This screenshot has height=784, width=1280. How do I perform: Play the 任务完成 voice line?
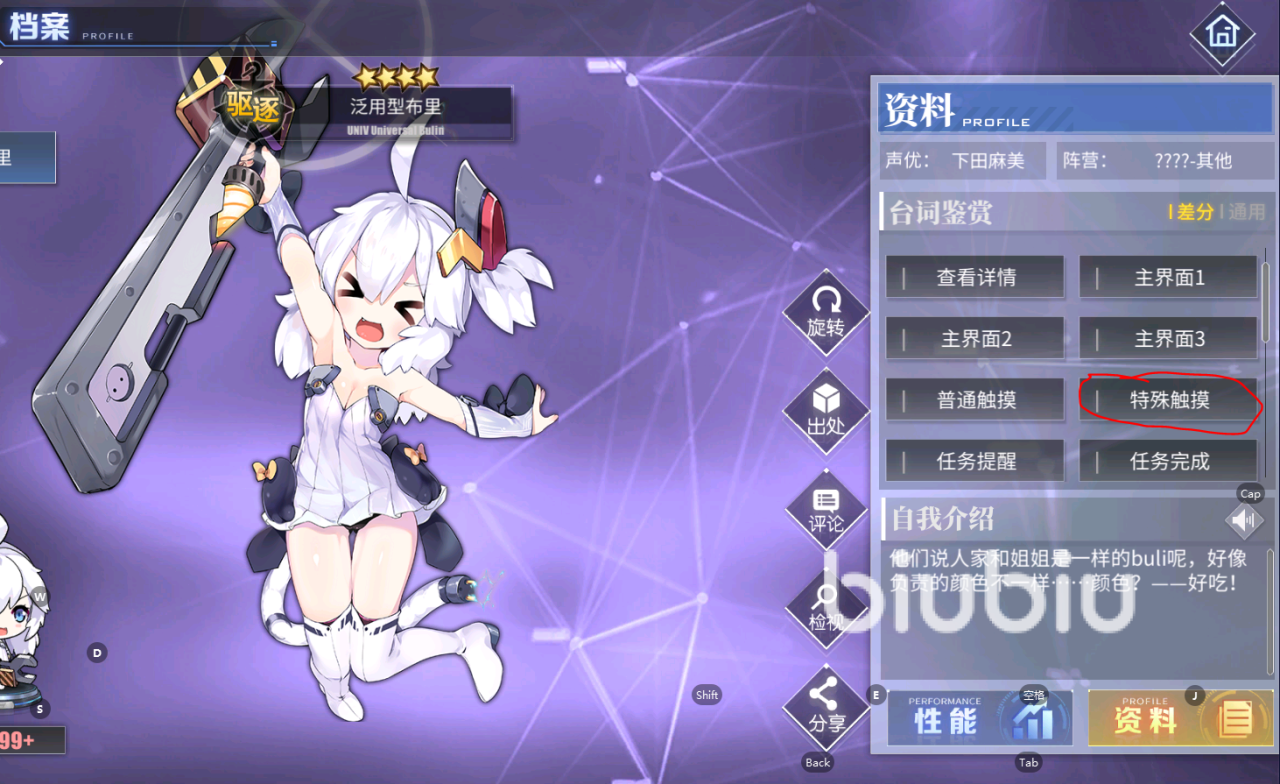(1168, 461)
